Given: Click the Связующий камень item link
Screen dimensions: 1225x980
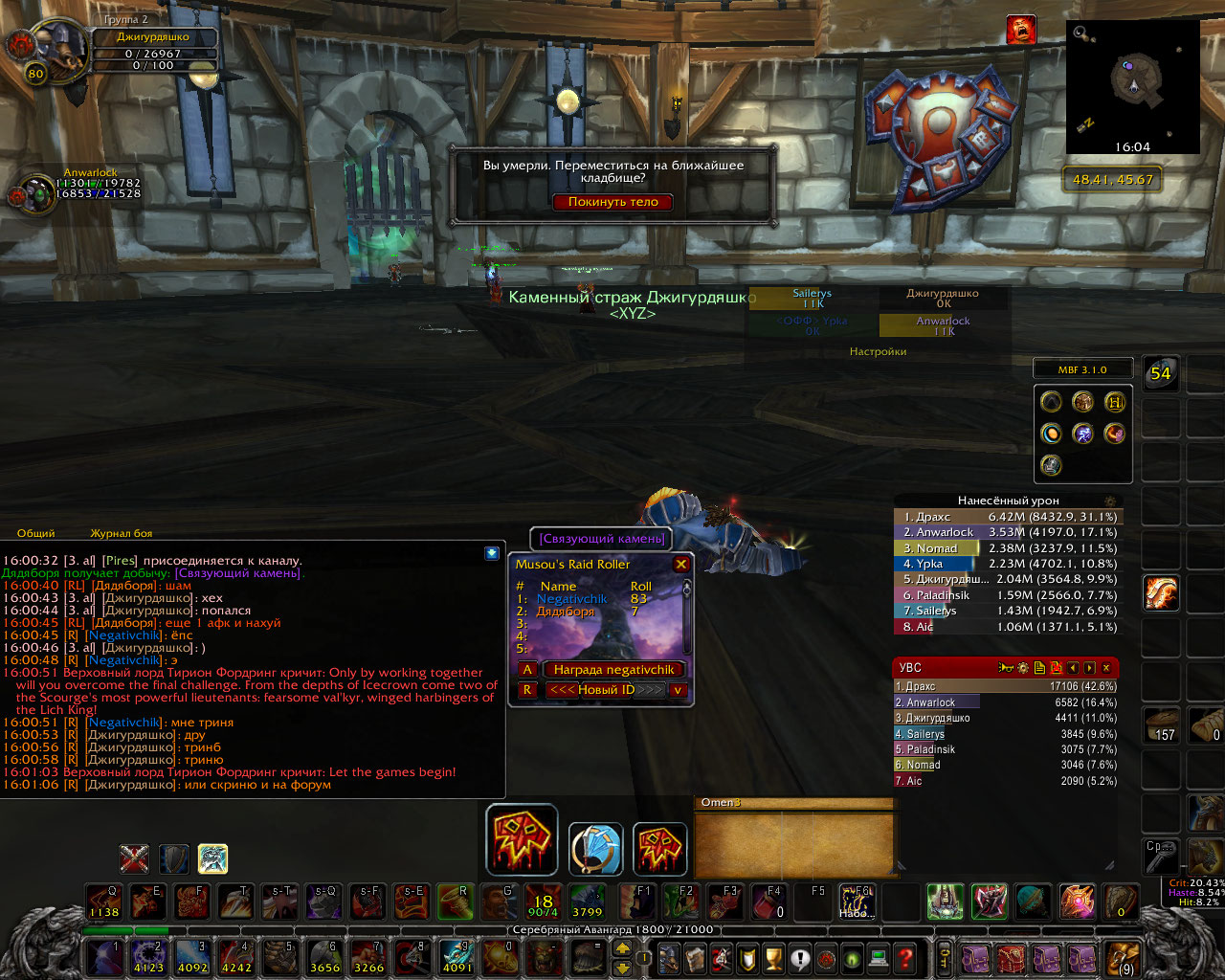Looking at the screenshot, I should [x=601, y=539].
